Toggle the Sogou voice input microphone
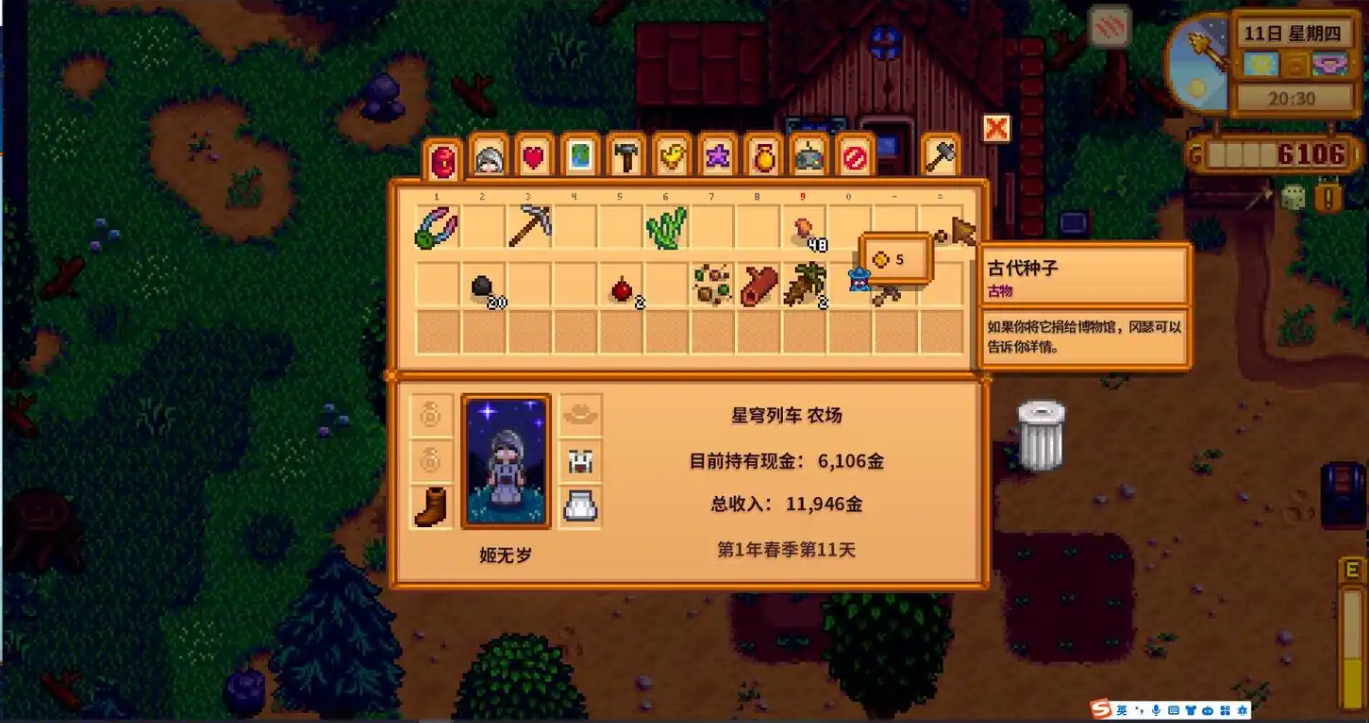The width and height of the screenshot is (1369, 723). tap(1156, 711)
